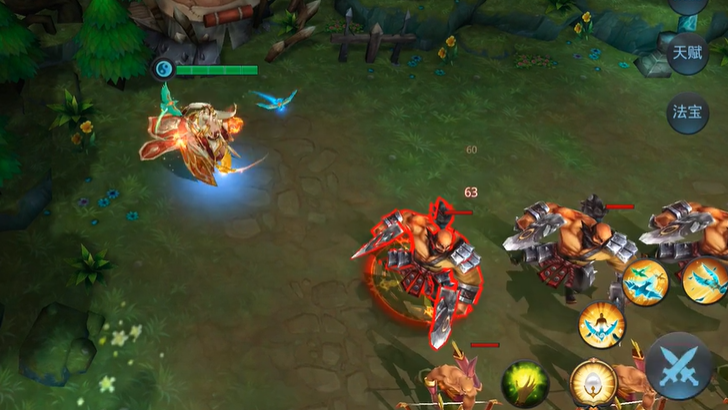Cast the winged meditating figure skill
The width and height of the screenshot is (728, 410).
602,324
